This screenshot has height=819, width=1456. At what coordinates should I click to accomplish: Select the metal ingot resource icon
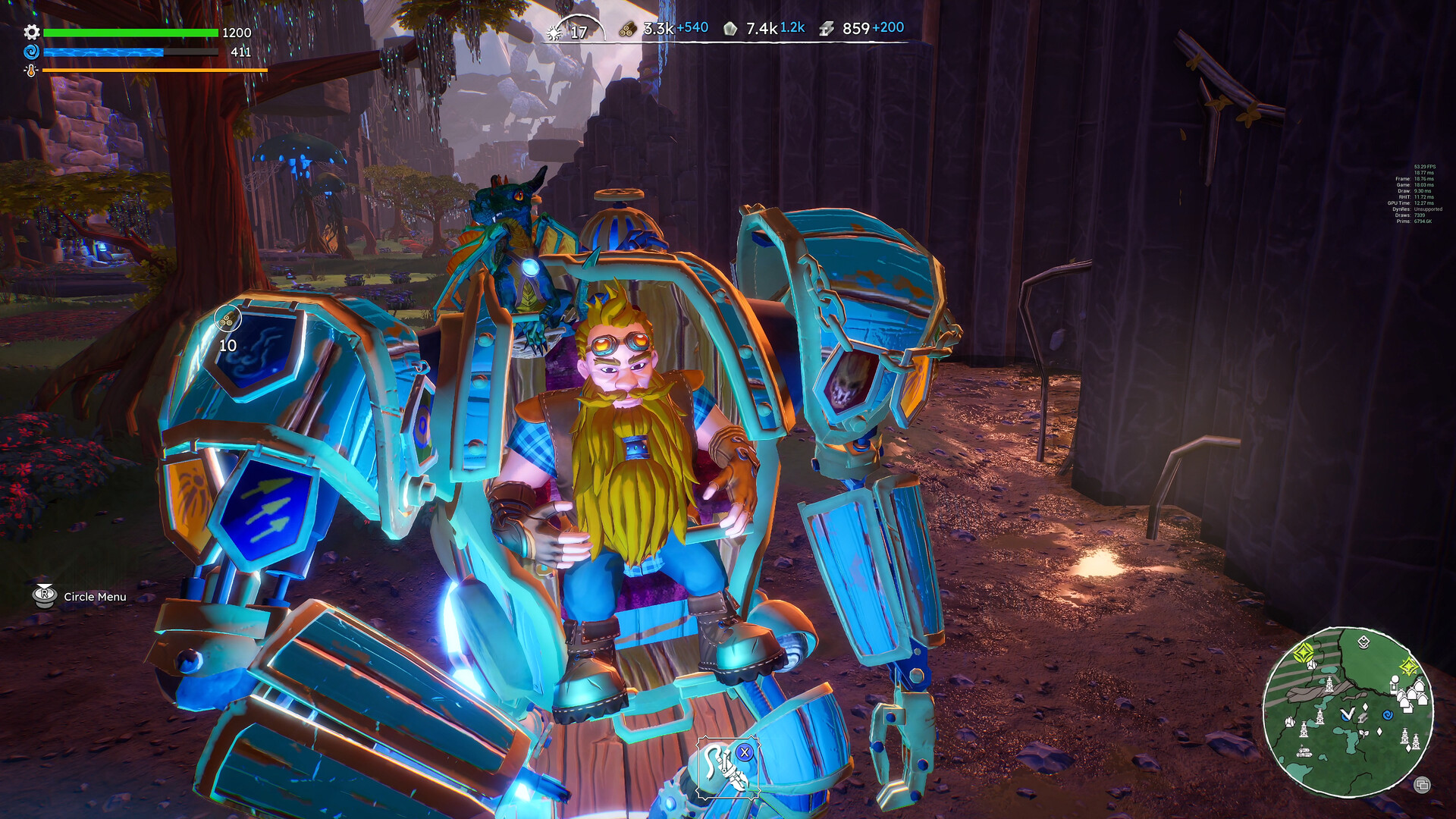[x=827, y=28]
